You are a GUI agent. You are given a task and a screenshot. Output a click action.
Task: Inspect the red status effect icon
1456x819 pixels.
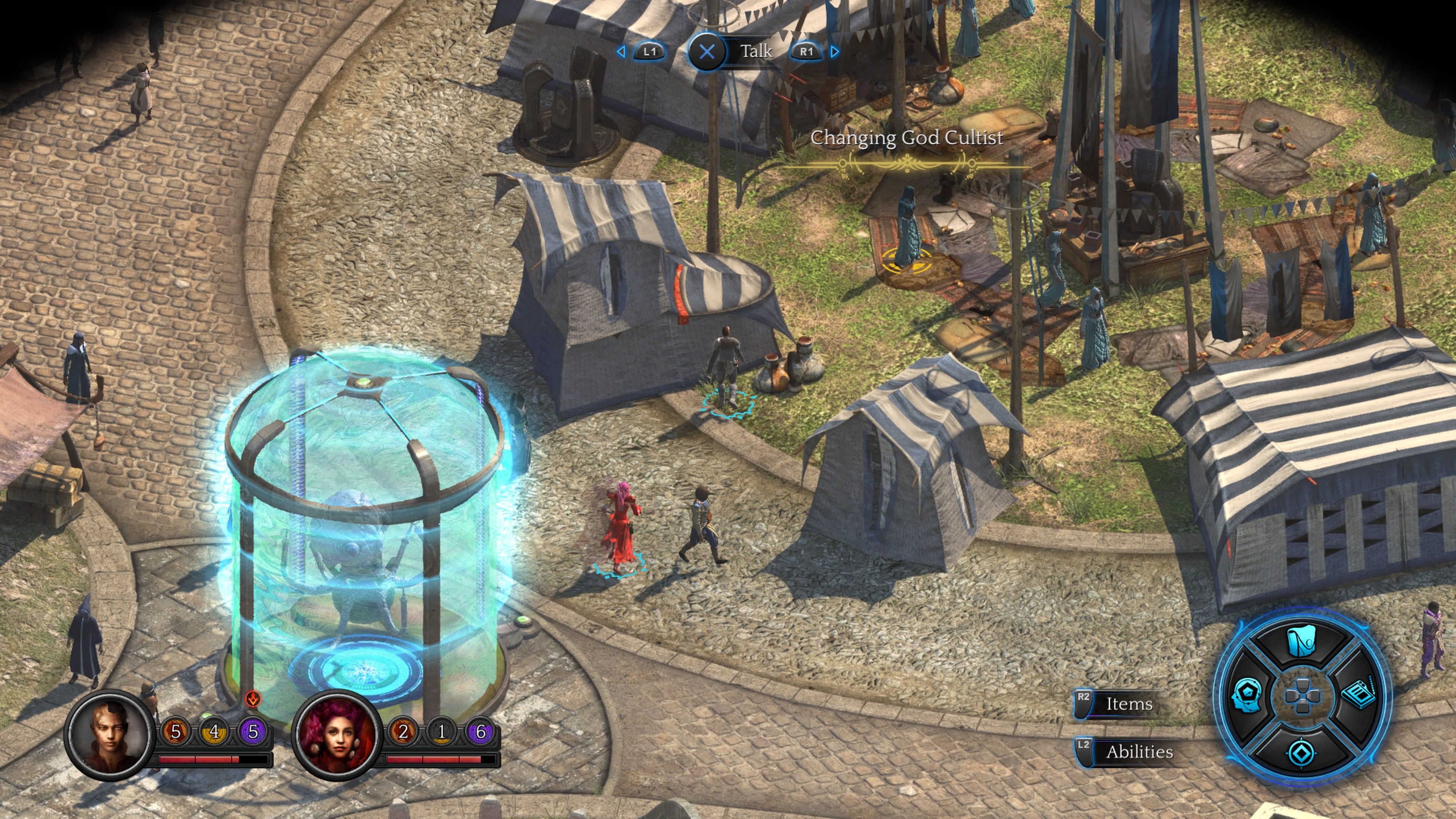(253, 699)
